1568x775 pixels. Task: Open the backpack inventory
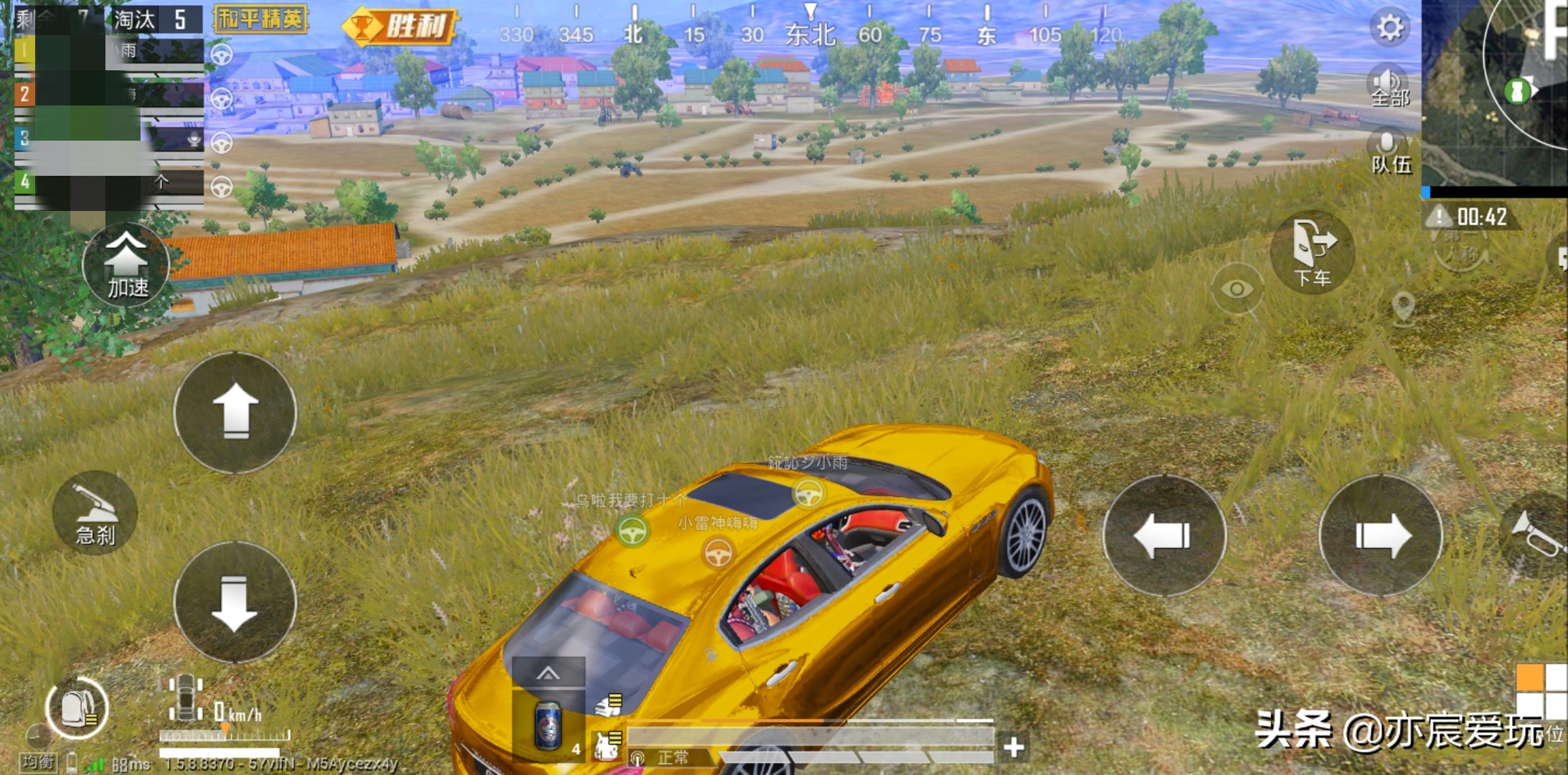(x=77, y=708)
